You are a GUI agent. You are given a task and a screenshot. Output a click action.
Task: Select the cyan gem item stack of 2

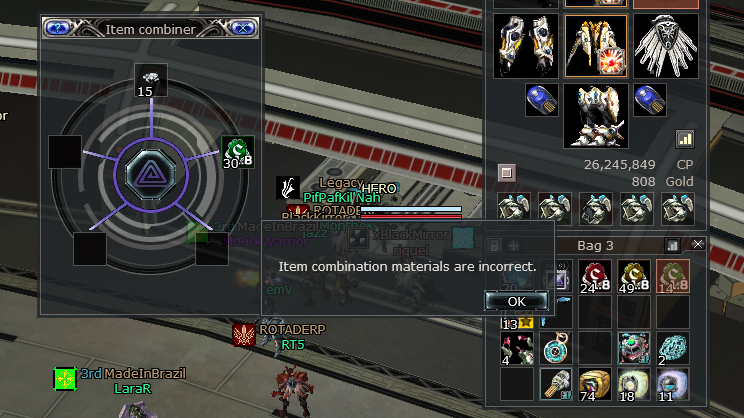[x=672, y=349]
